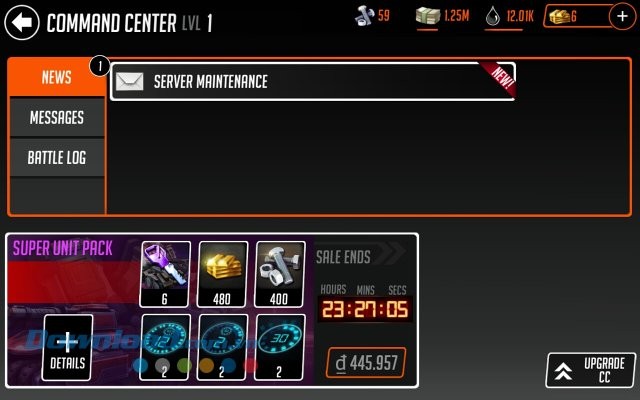The width and height of the screenshot is (640, 400).
Task: Upgrade the Command Center
Action: [591, 369]
